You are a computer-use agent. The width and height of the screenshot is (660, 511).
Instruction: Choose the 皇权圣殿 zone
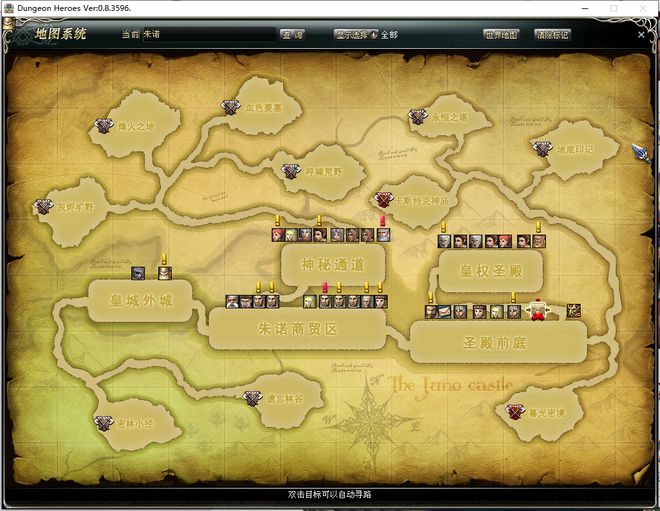(487, 270)
